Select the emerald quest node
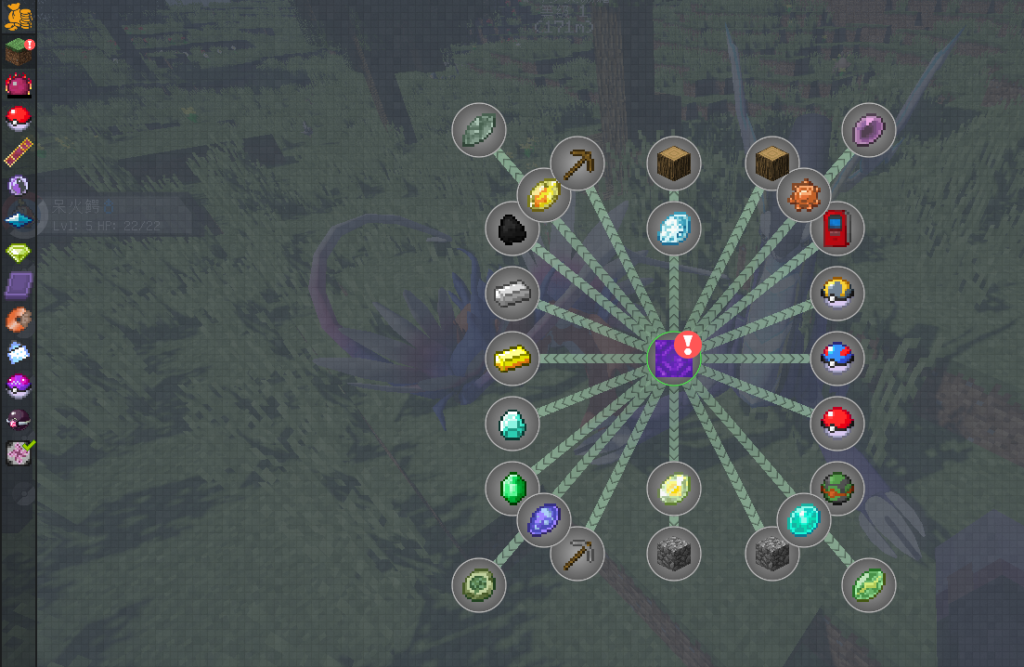Image resolution: width=1024 pixels, height=667 pixels. coord(512,488)
